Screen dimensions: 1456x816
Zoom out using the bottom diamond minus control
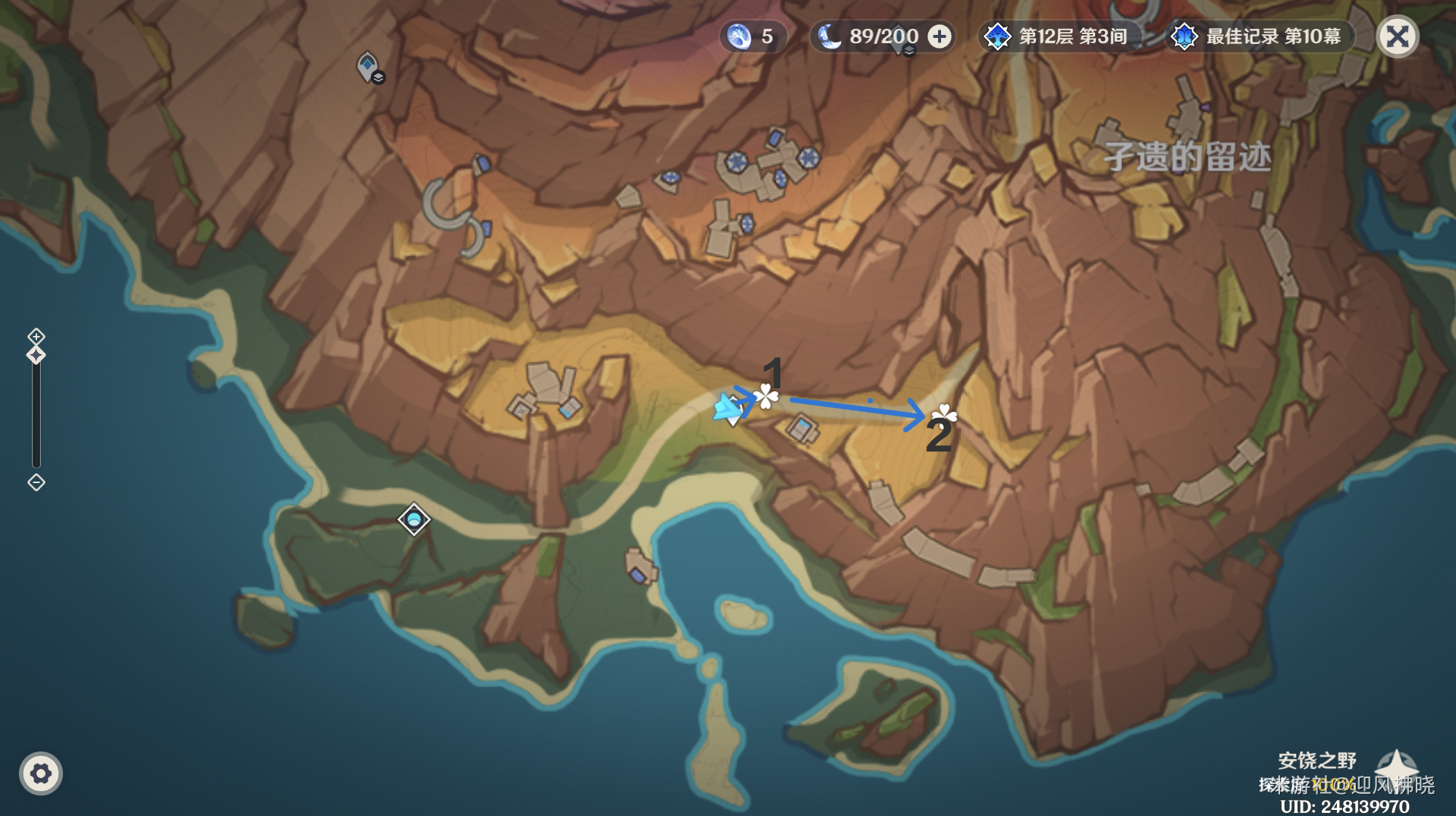pos(35,481)
